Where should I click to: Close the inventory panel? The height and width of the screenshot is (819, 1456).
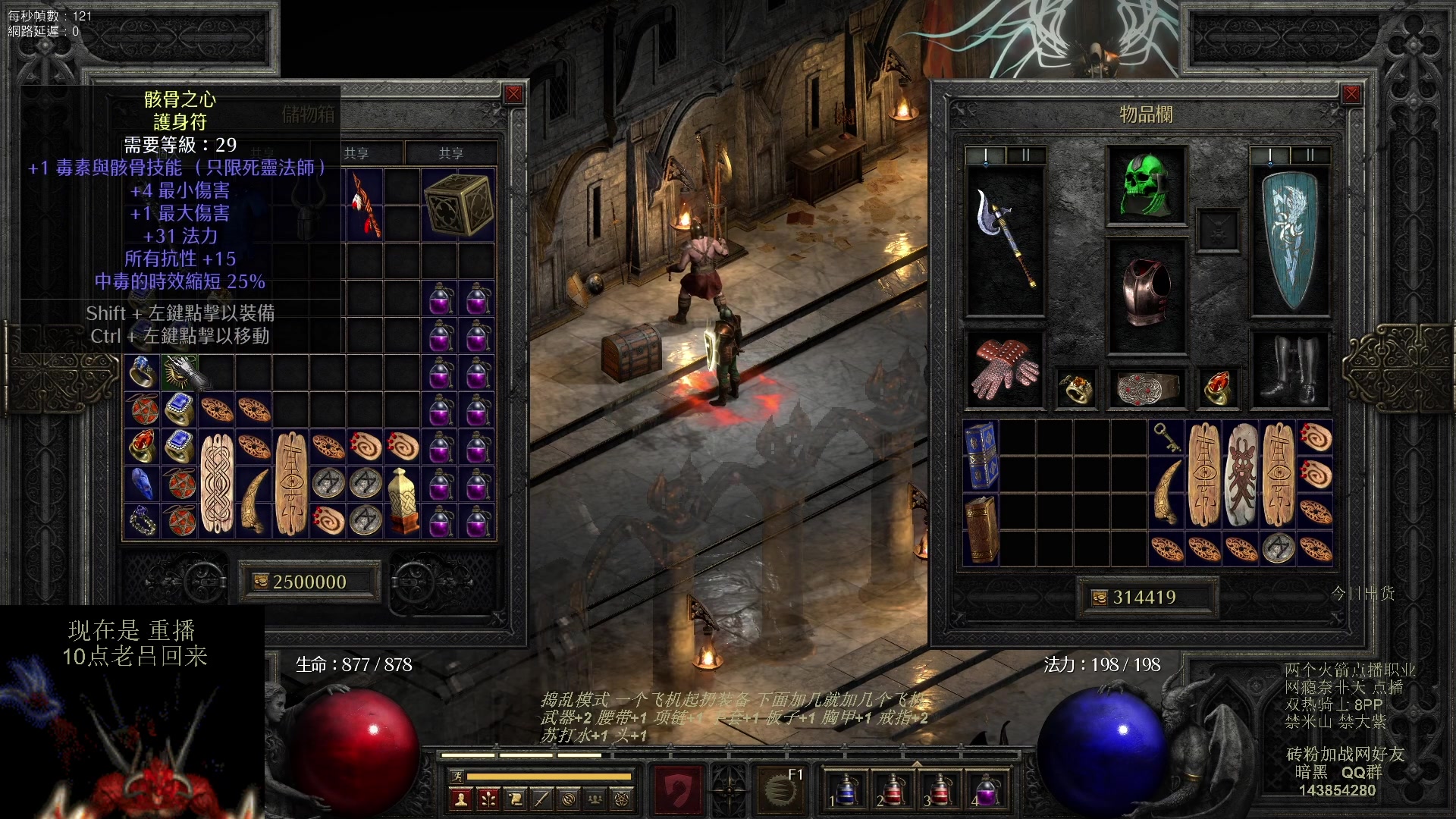(x=1351, y=94)
